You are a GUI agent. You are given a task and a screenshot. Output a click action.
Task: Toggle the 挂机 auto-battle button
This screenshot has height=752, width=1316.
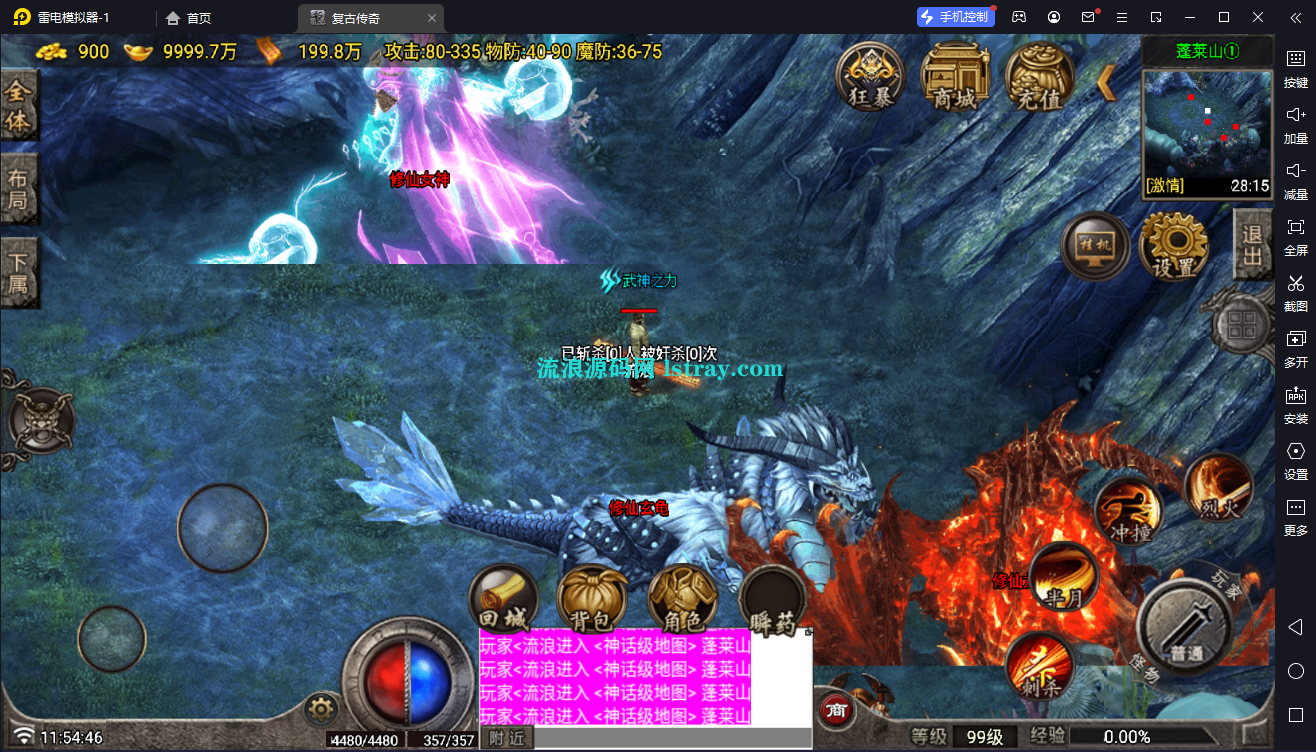click(1095, 246)
